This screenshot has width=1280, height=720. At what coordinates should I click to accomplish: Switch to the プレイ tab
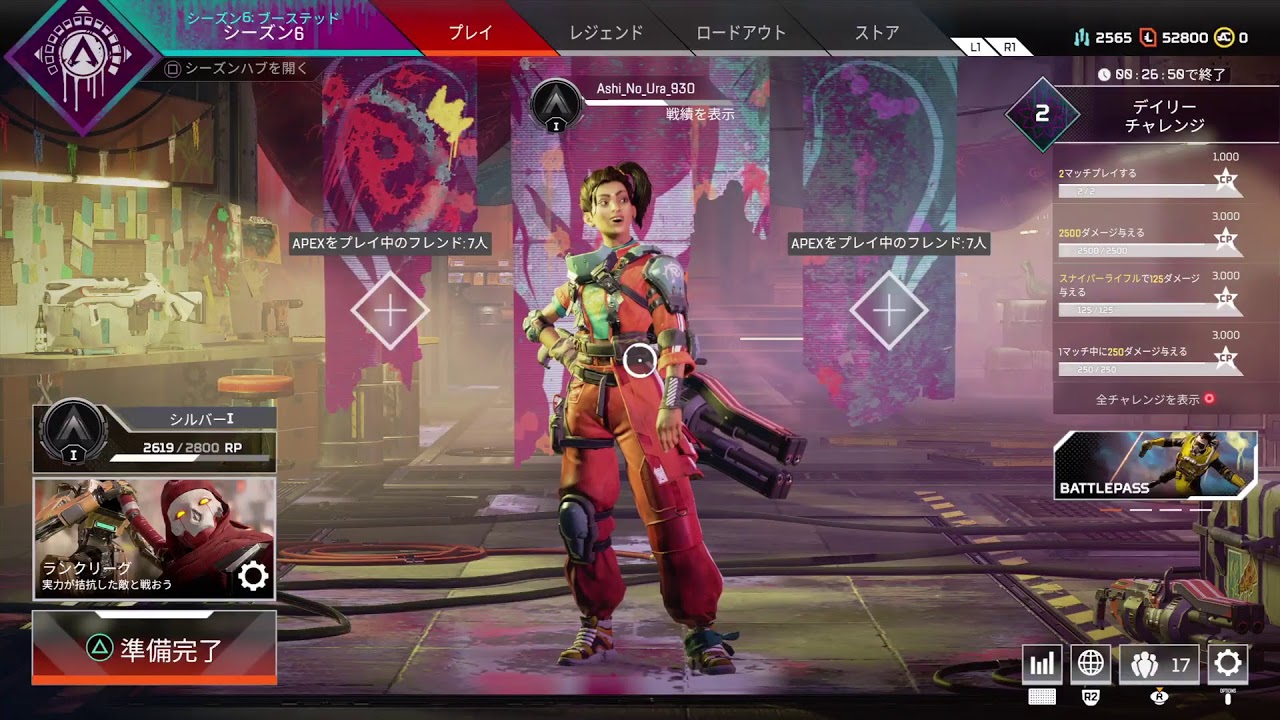(470, 33)
